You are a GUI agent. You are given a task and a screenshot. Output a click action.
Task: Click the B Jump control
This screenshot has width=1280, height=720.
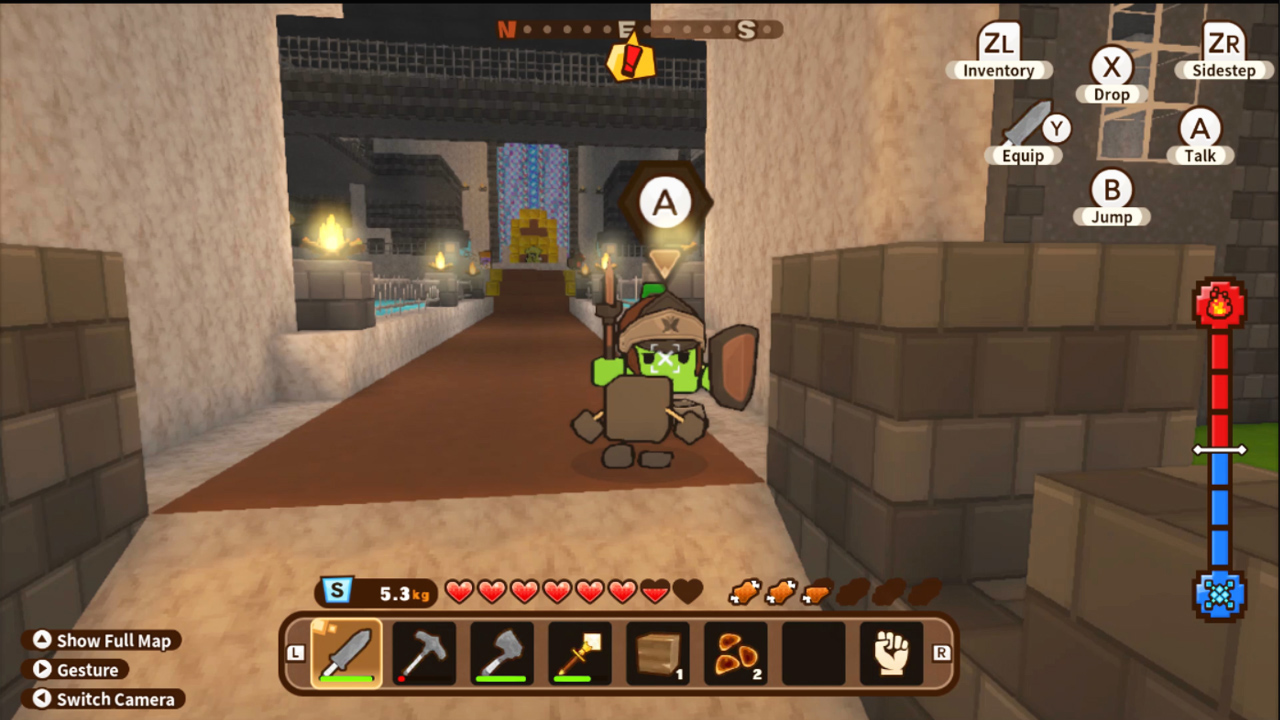[x=1112, y=200]
